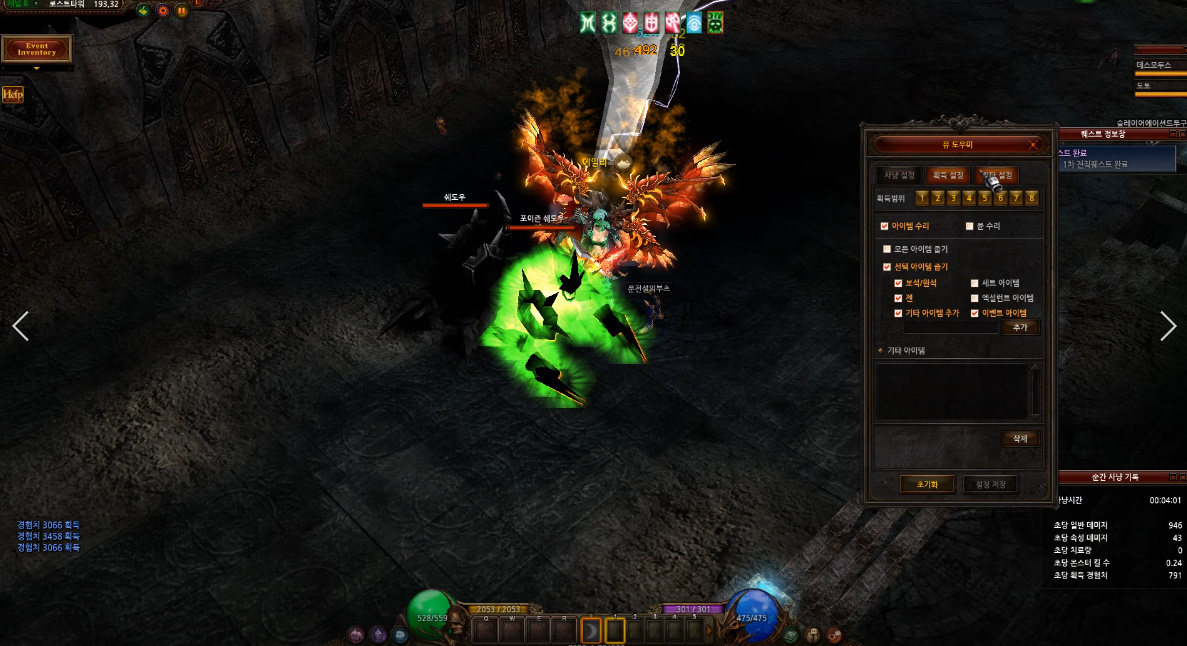Open the gear settings icon
Viewport: 1187px width, 646px height.
[x=163, y=11]
